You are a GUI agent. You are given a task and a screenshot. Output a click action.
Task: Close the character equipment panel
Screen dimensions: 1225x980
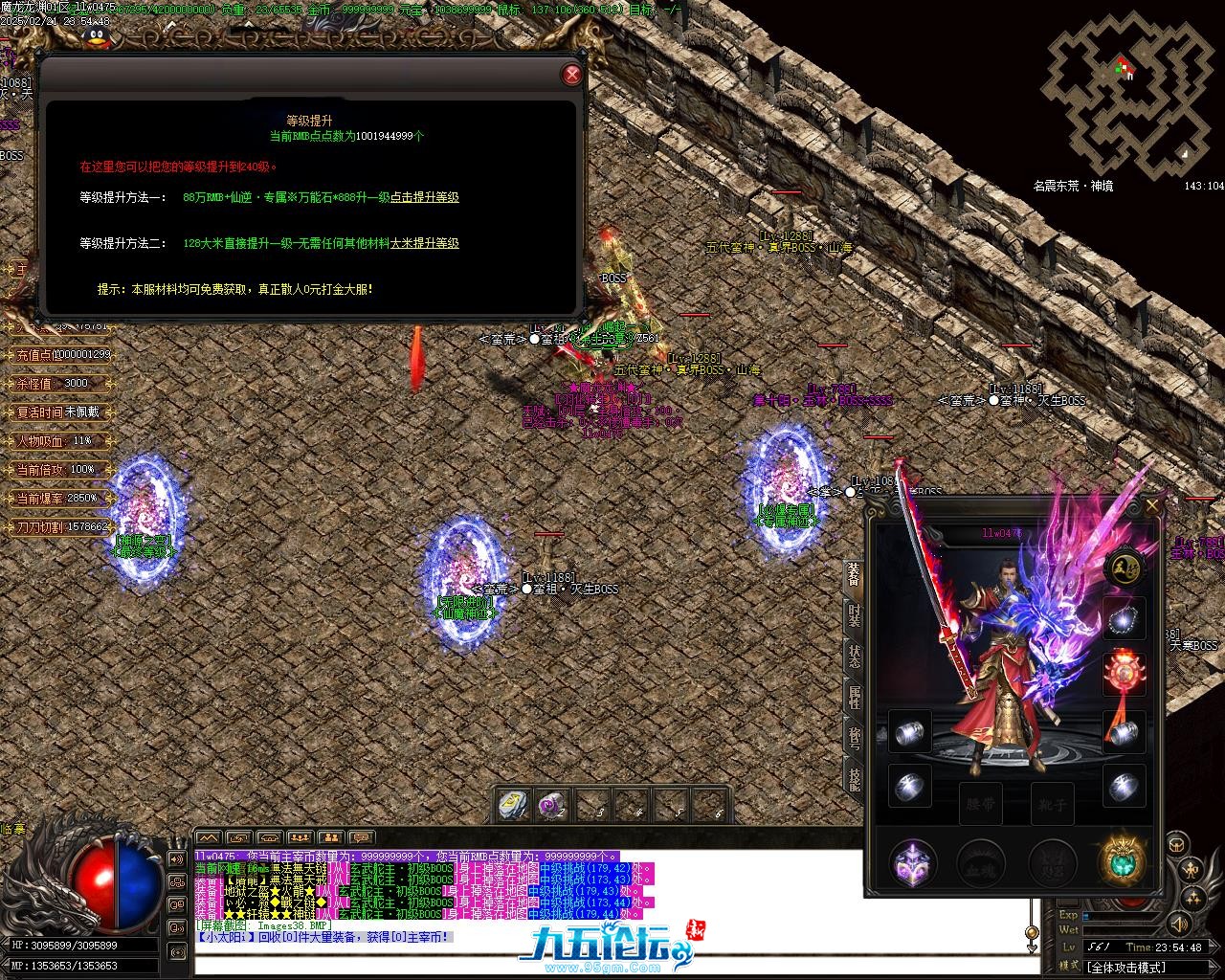1151,504
